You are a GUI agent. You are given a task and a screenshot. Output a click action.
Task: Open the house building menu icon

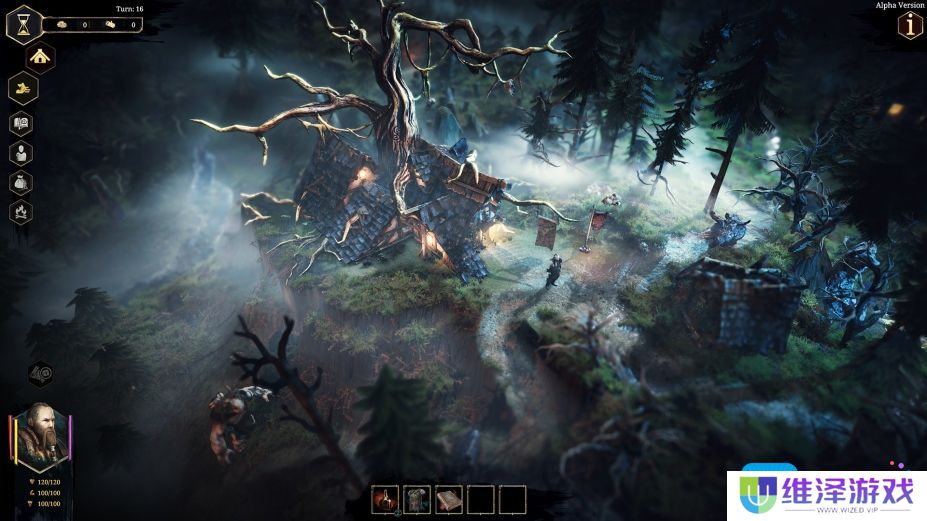pos(40,57)
